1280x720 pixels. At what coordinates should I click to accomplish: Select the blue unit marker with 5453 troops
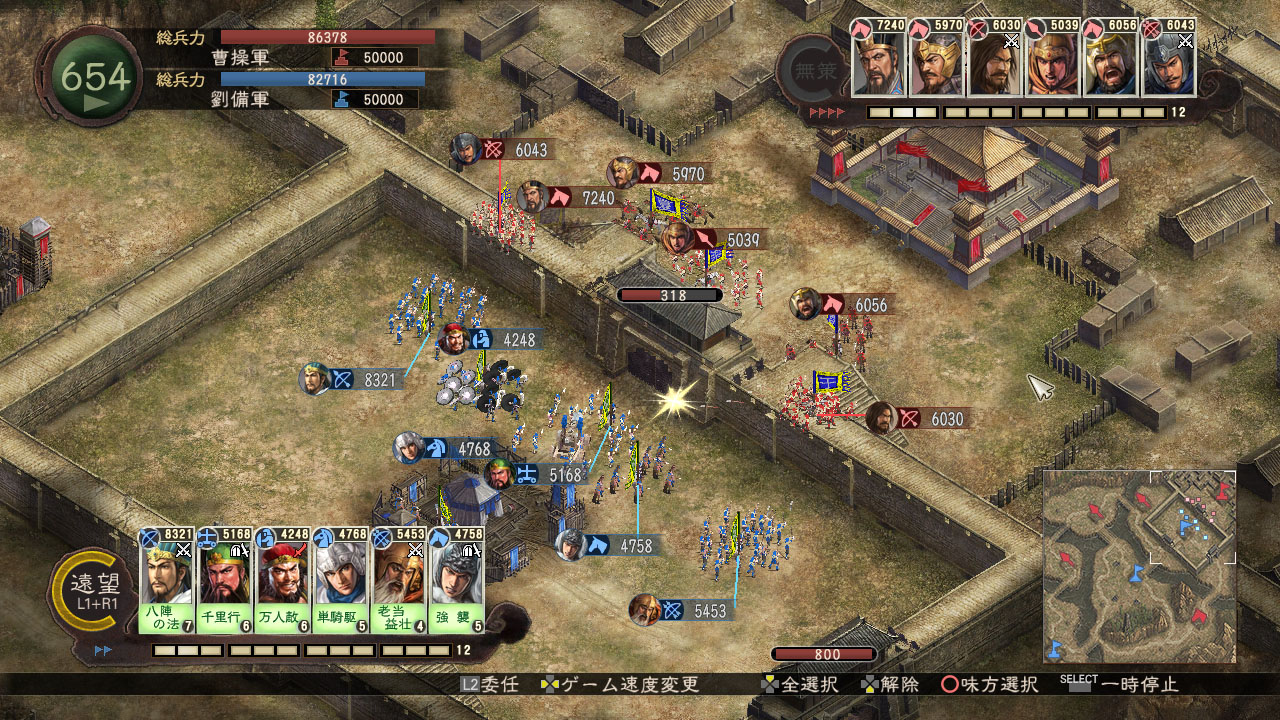pos(684,610)
